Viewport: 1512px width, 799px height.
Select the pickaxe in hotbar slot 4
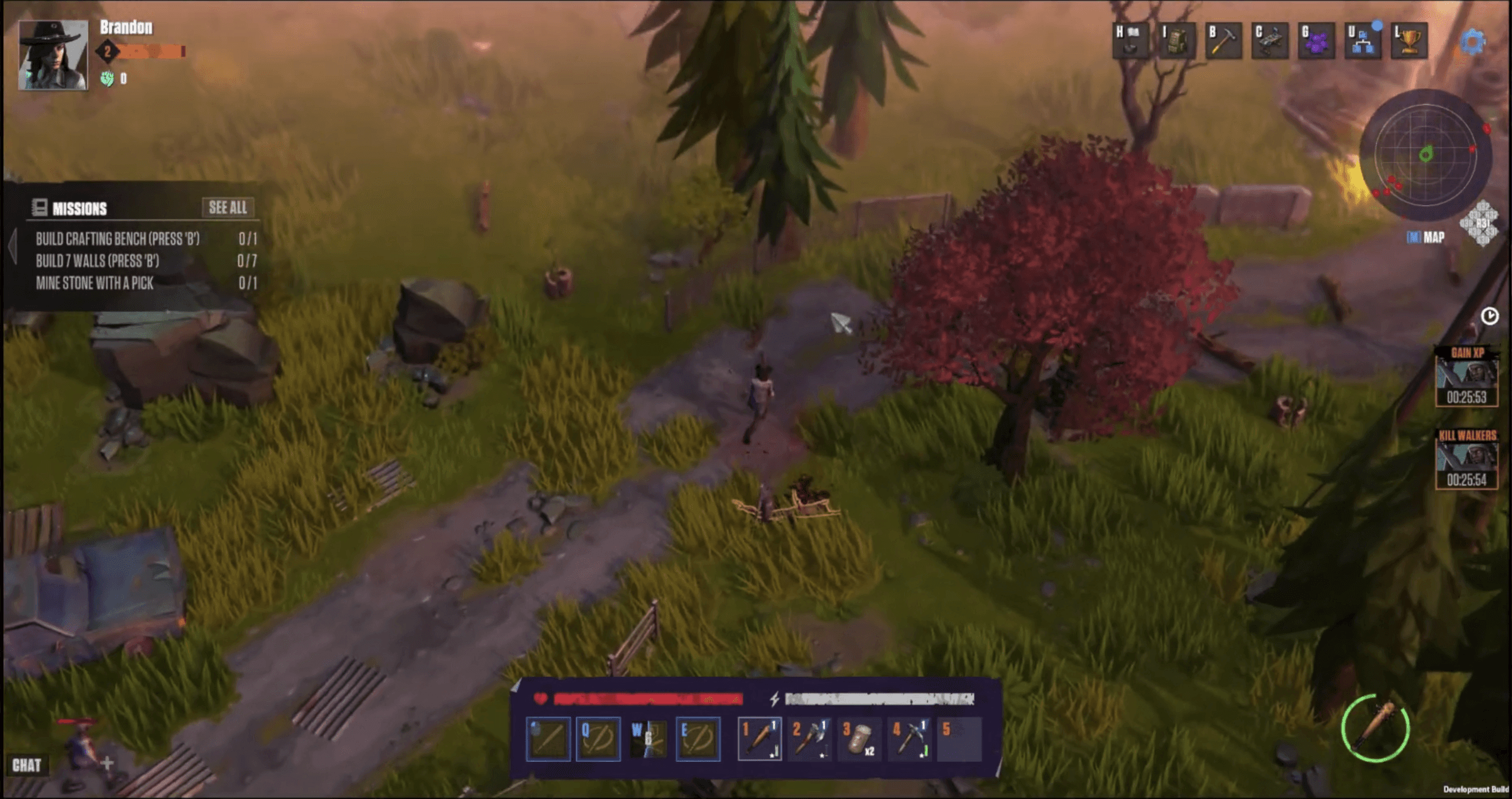pyautogui.click(x=909, y=738)
